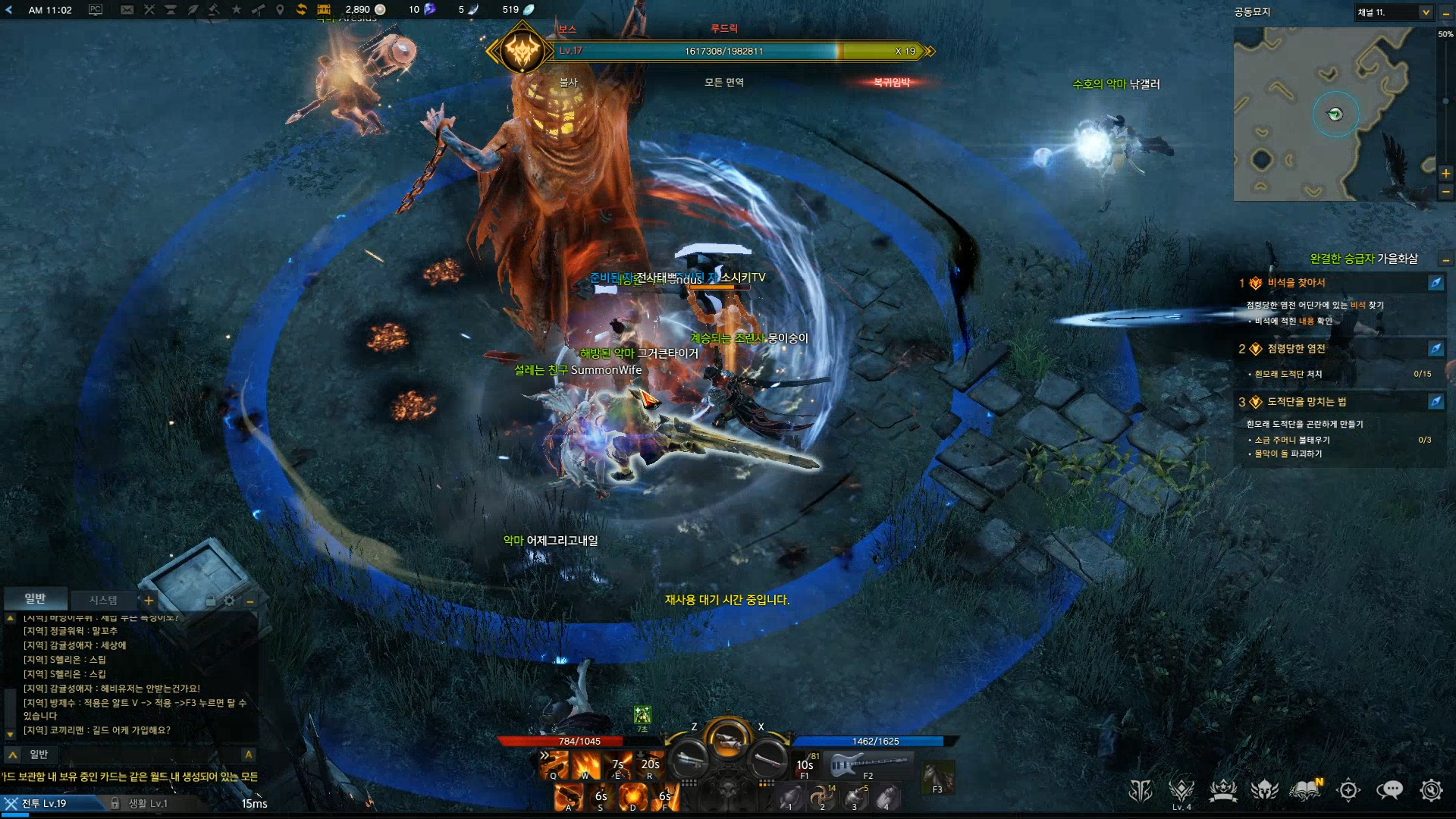Open the mail envelope icon
This screenshot has height=819, width=1456.
pos(127,10)
